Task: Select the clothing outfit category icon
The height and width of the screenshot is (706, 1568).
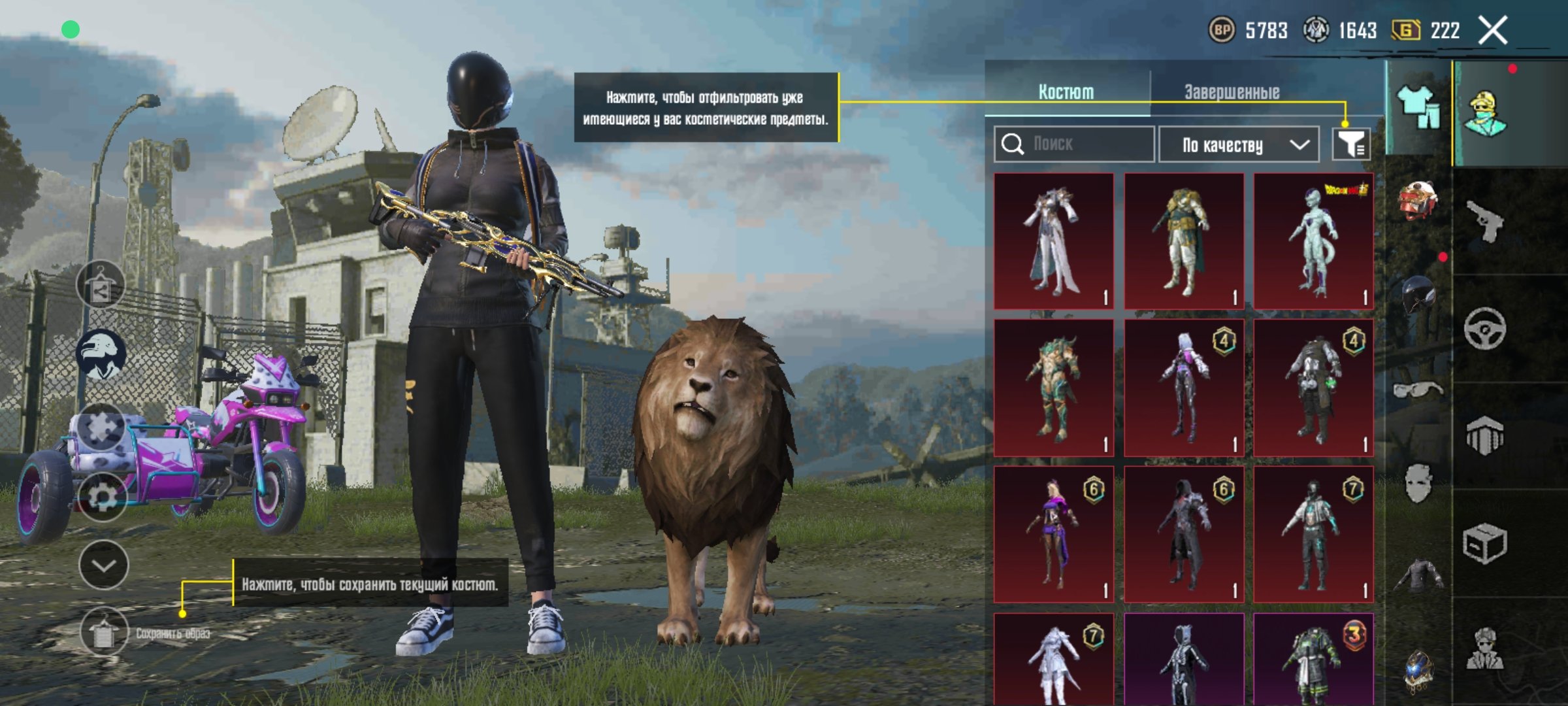Action: (x=1418, y=107)
